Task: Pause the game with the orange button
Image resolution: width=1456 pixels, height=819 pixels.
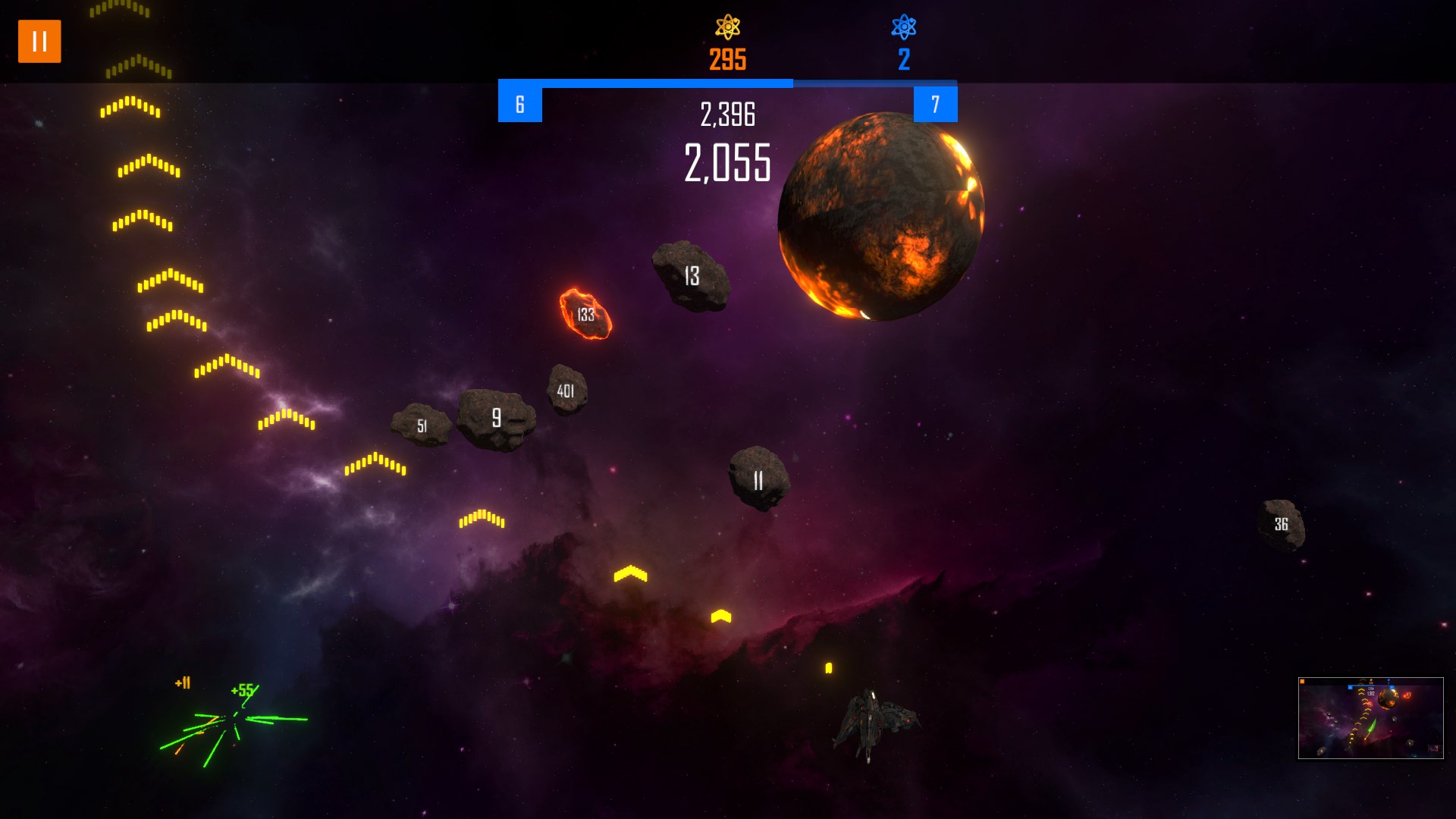Action: (39, 42)
